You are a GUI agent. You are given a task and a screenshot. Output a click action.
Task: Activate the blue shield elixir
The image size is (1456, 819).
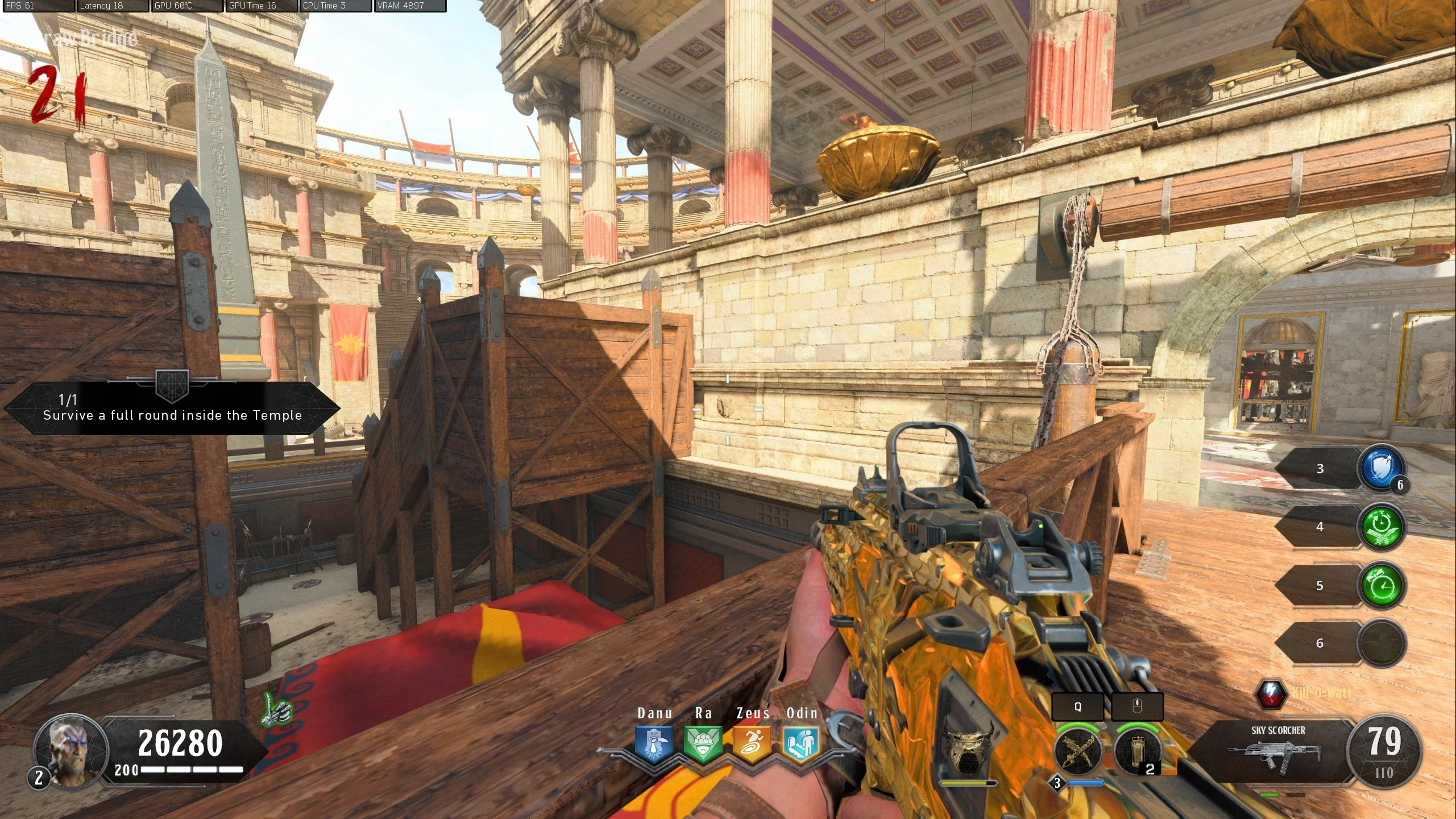pos(1382,469)
